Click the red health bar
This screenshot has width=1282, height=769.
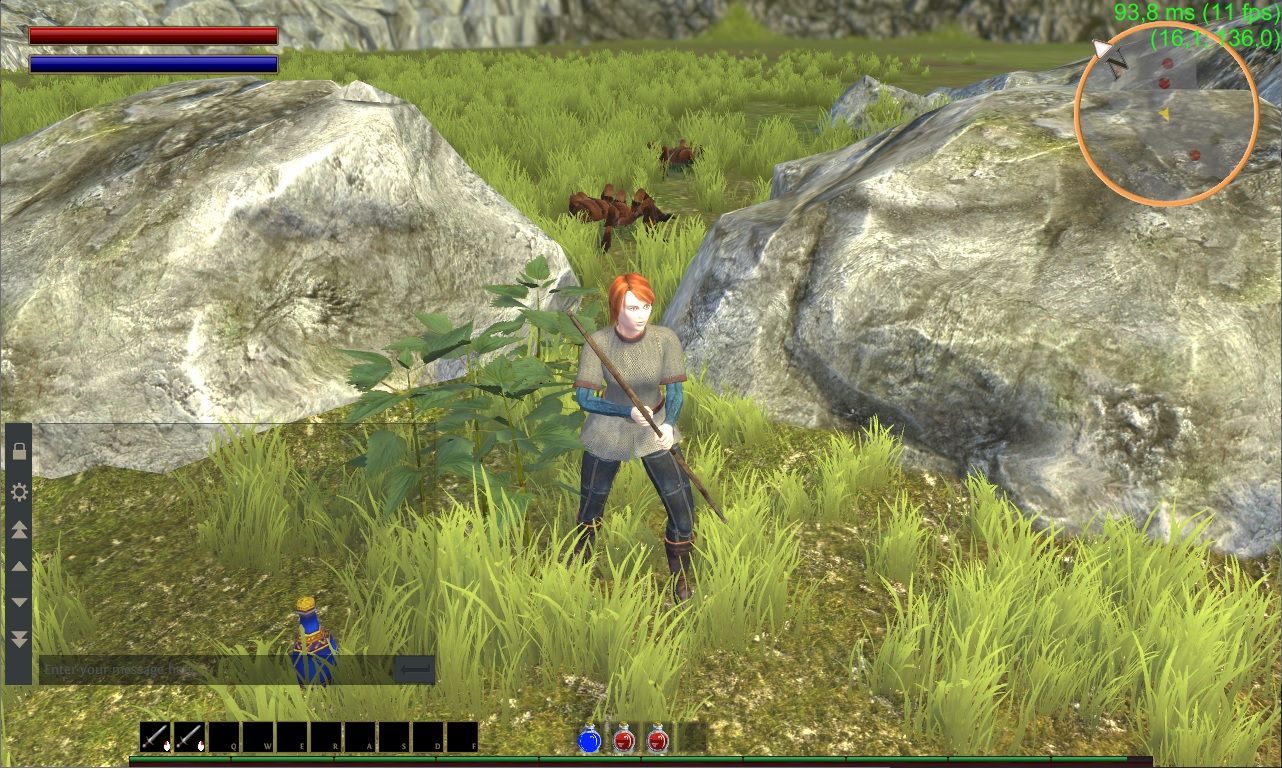pyautogui.click(x=152, y=36)
